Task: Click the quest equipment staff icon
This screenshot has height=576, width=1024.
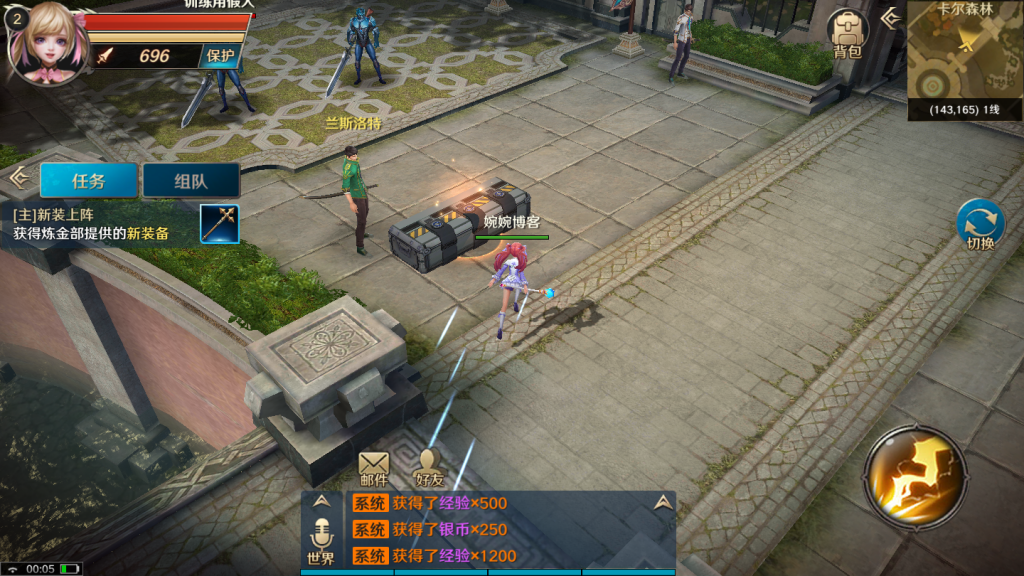Action: click(x=219, y=223)
